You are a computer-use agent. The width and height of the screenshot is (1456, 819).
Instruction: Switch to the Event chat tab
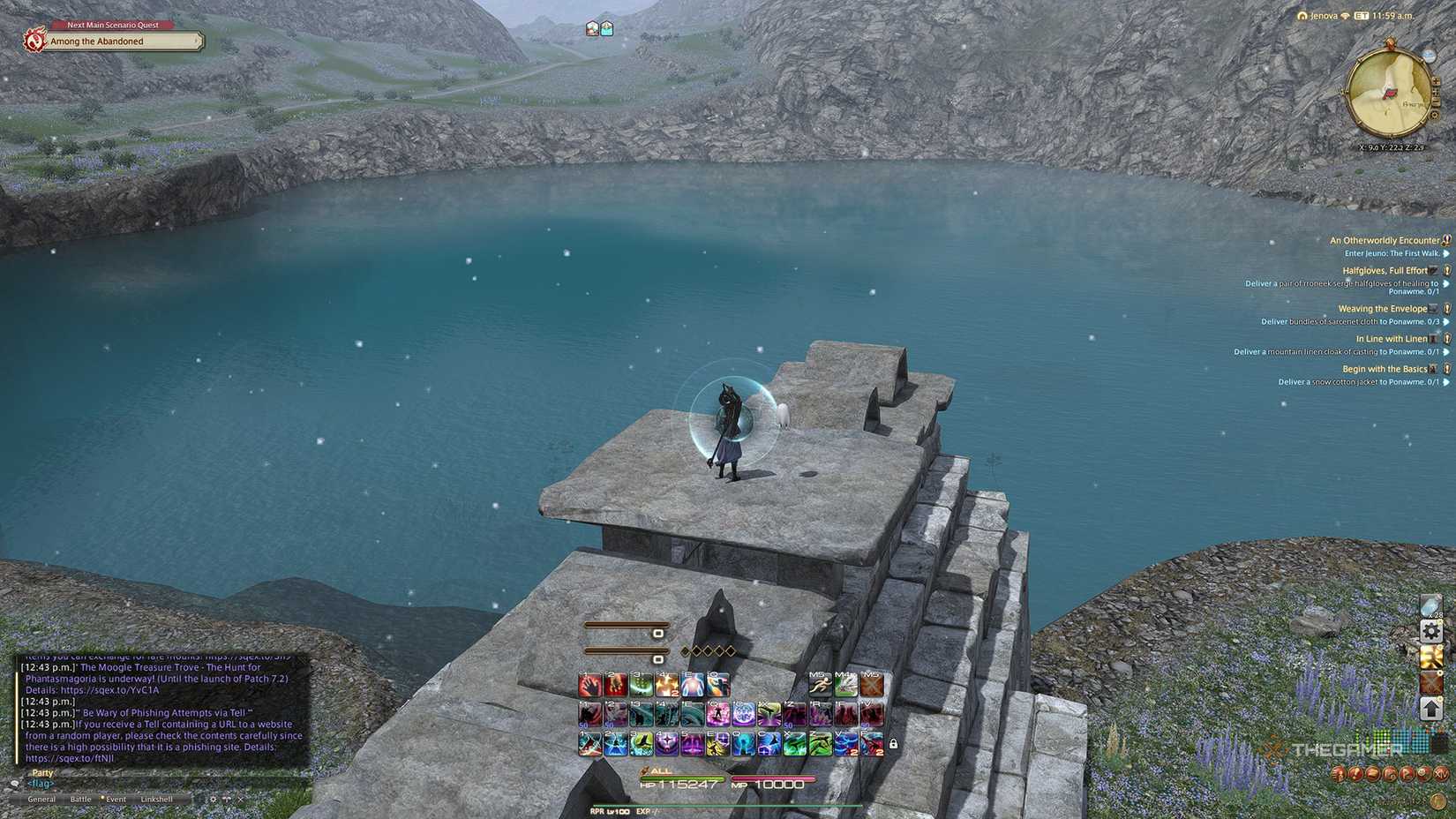point(116,798)
